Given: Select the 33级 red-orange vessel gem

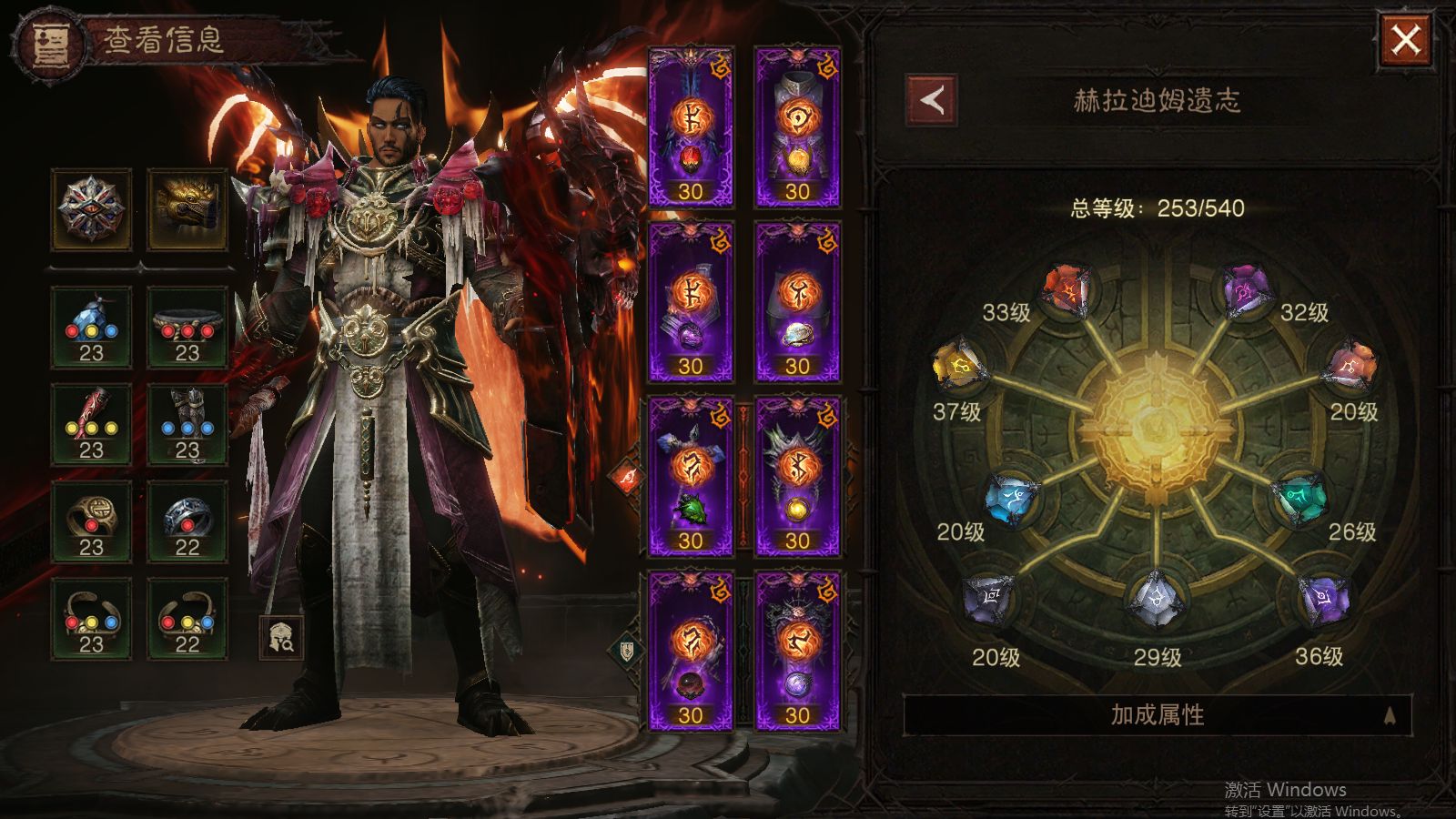Looking at the screenshot, I should coord(1067,290).
